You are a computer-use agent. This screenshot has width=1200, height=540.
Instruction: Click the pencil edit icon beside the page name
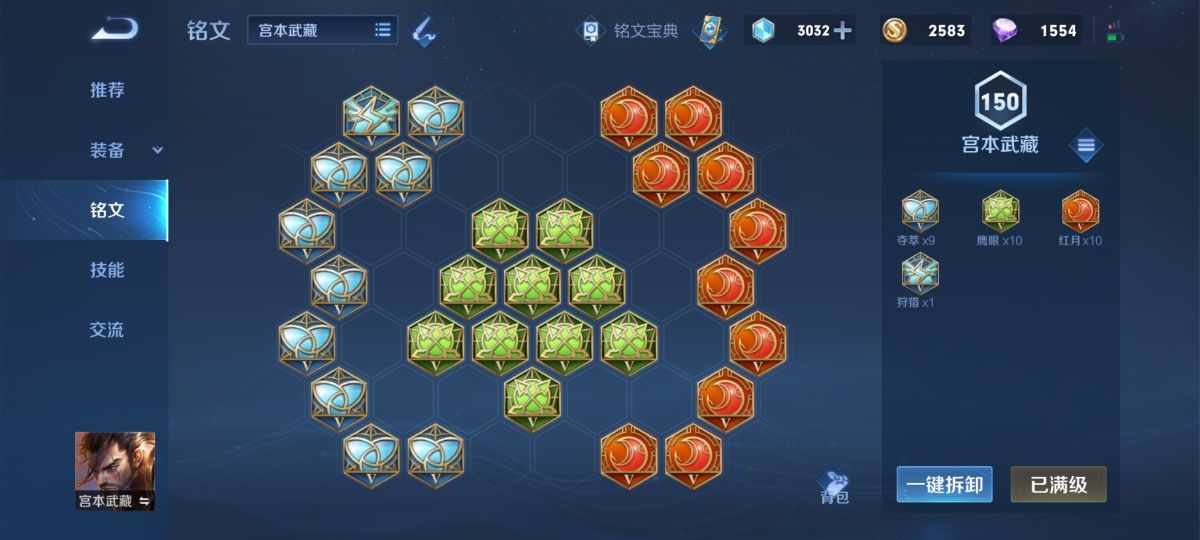[x=424, y=30]
